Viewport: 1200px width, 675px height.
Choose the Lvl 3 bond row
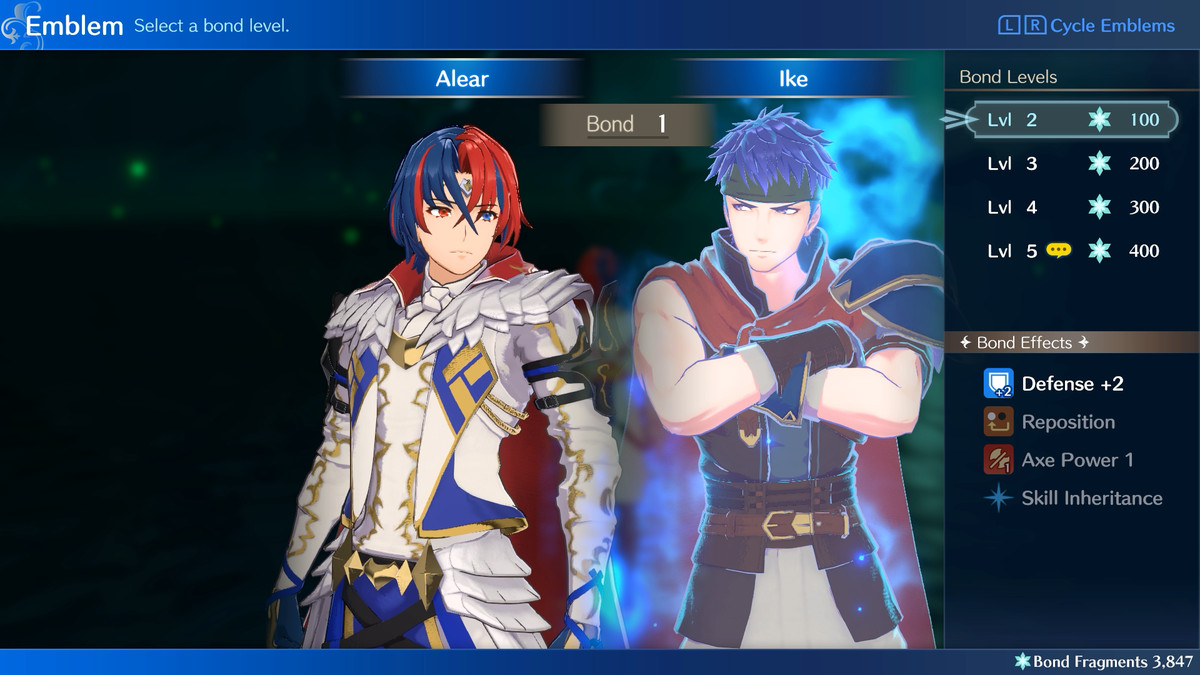coord(1072,164)
